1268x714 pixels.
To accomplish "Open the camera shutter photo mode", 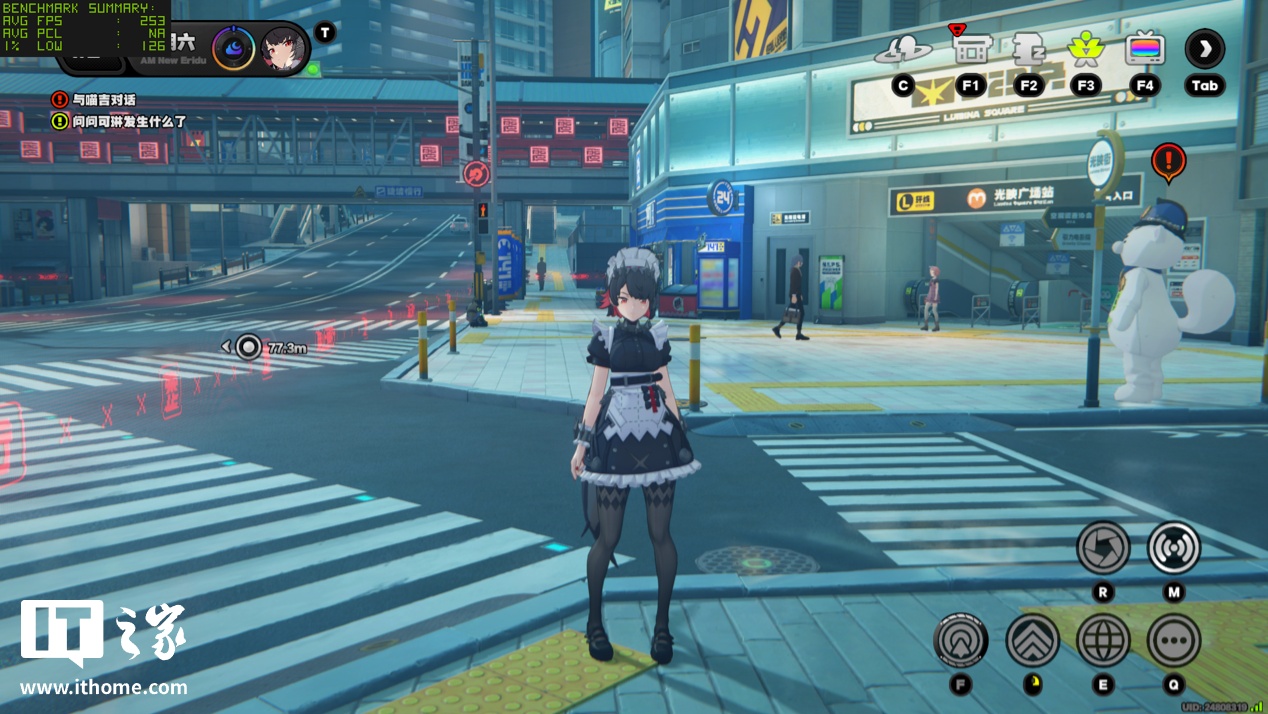I will tap(1103, 548).
